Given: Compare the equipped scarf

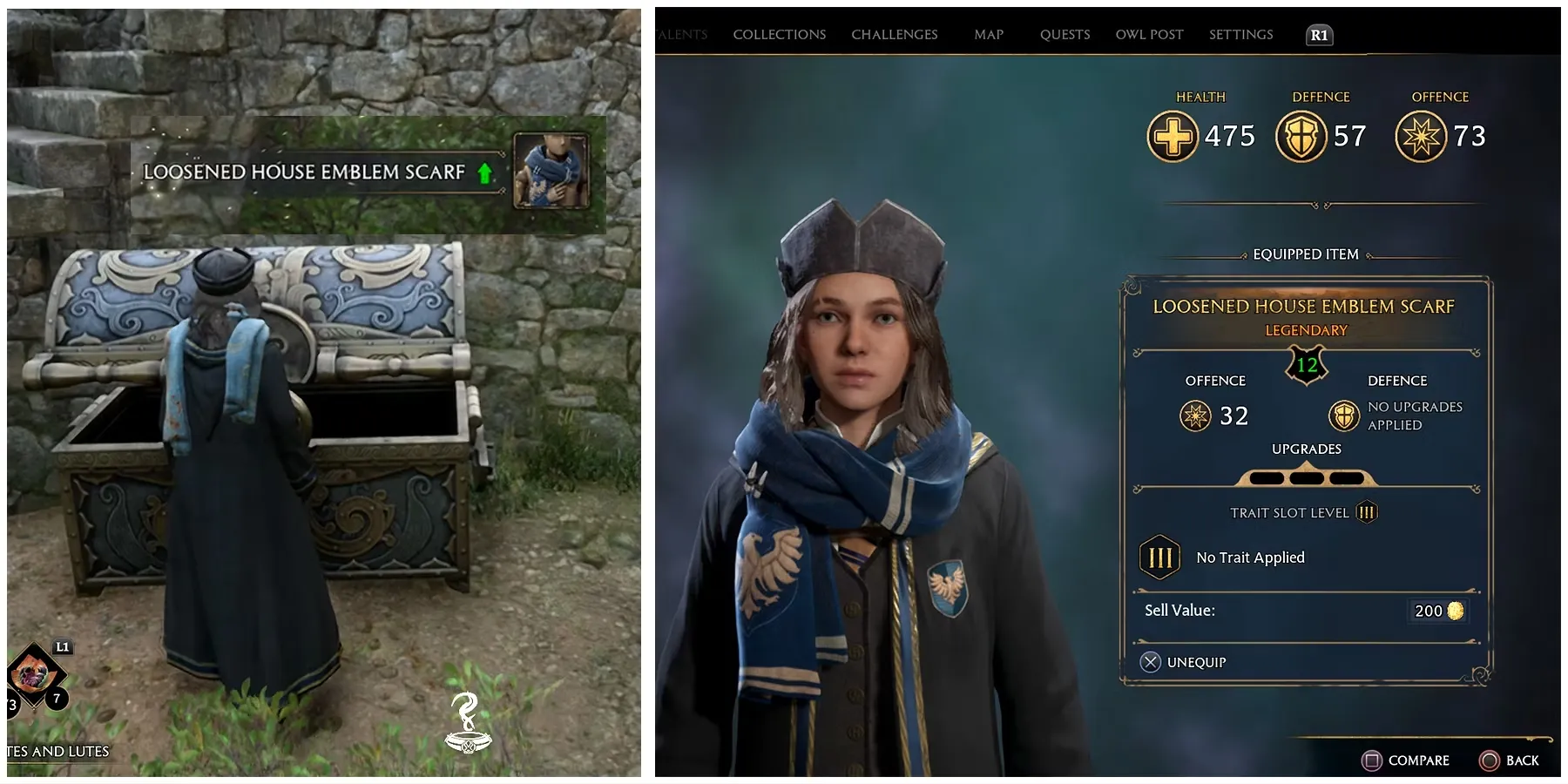Looking at the screenshot, I should pyautogui.click(x=1405, y=760).
